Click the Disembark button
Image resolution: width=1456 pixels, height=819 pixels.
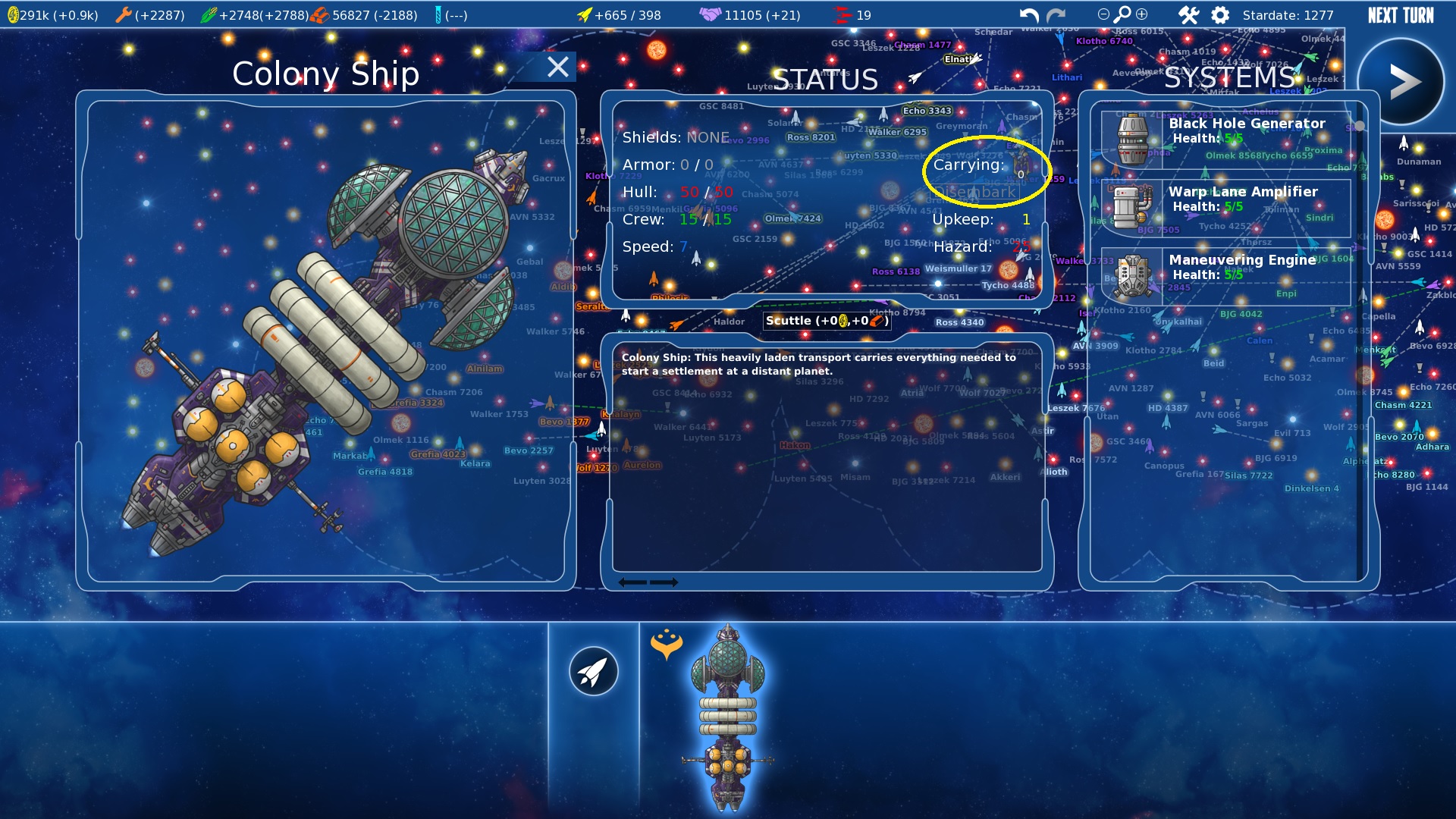pyautogui.click(x=976, y=193)
